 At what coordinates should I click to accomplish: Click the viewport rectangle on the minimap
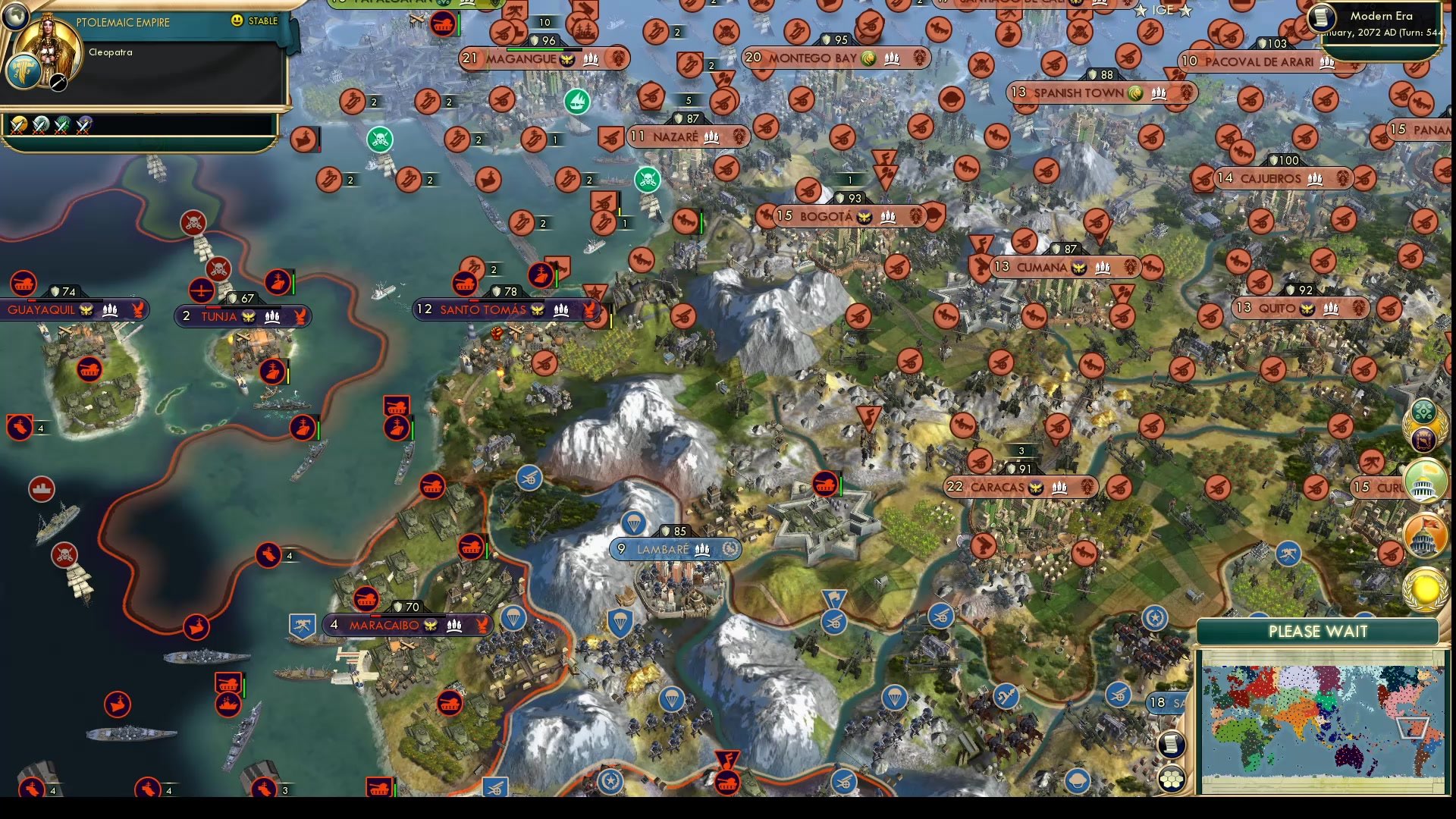(x=1413, y=728)
